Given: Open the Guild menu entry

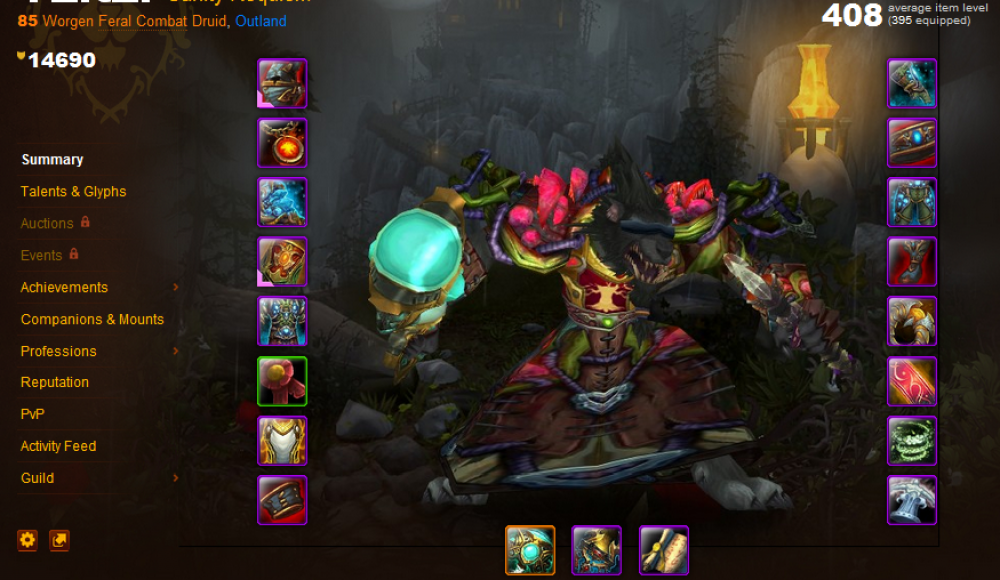Looking at the screenshot, I should 38,478.
